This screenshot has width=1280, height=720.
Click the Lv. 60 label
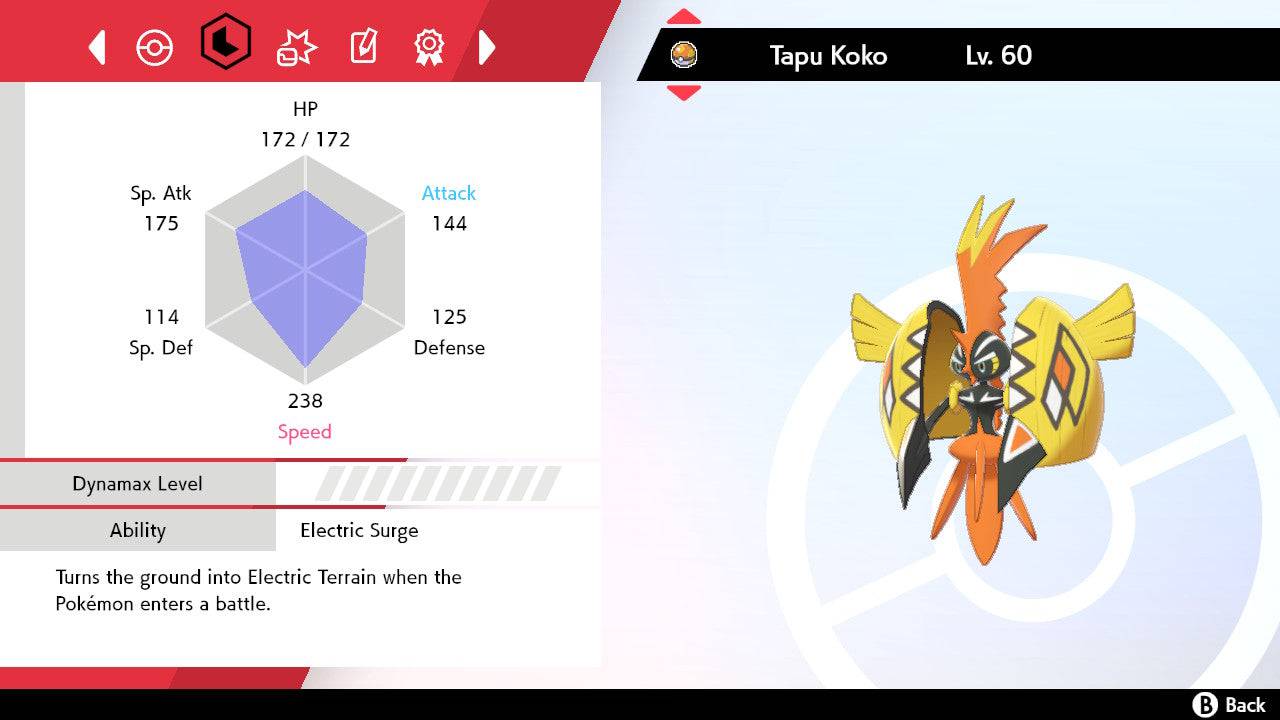[x=996, y=56]
